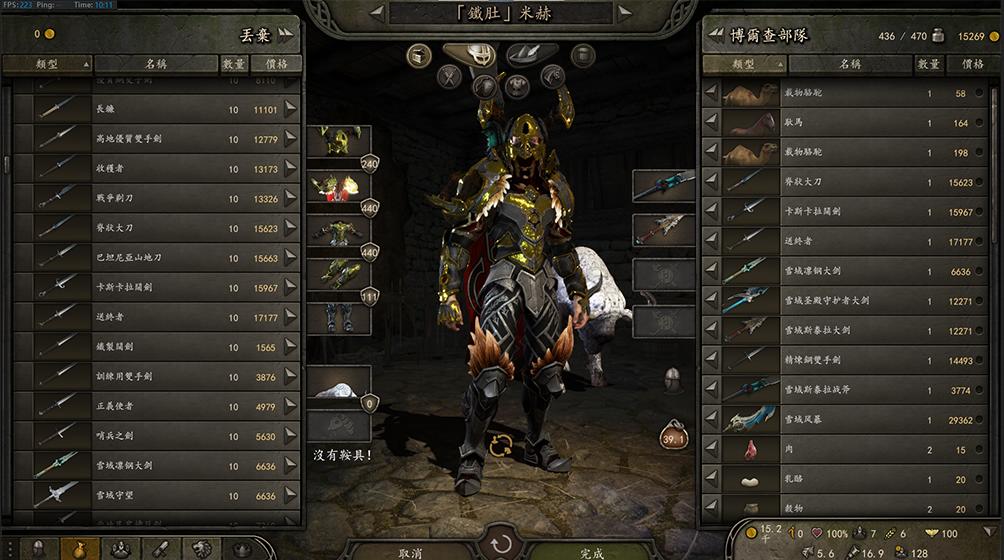Image resolution: width=1004 pixels, height=560 pixels.
Task: Switch to the next character arrow
Action: pos(626,13)
